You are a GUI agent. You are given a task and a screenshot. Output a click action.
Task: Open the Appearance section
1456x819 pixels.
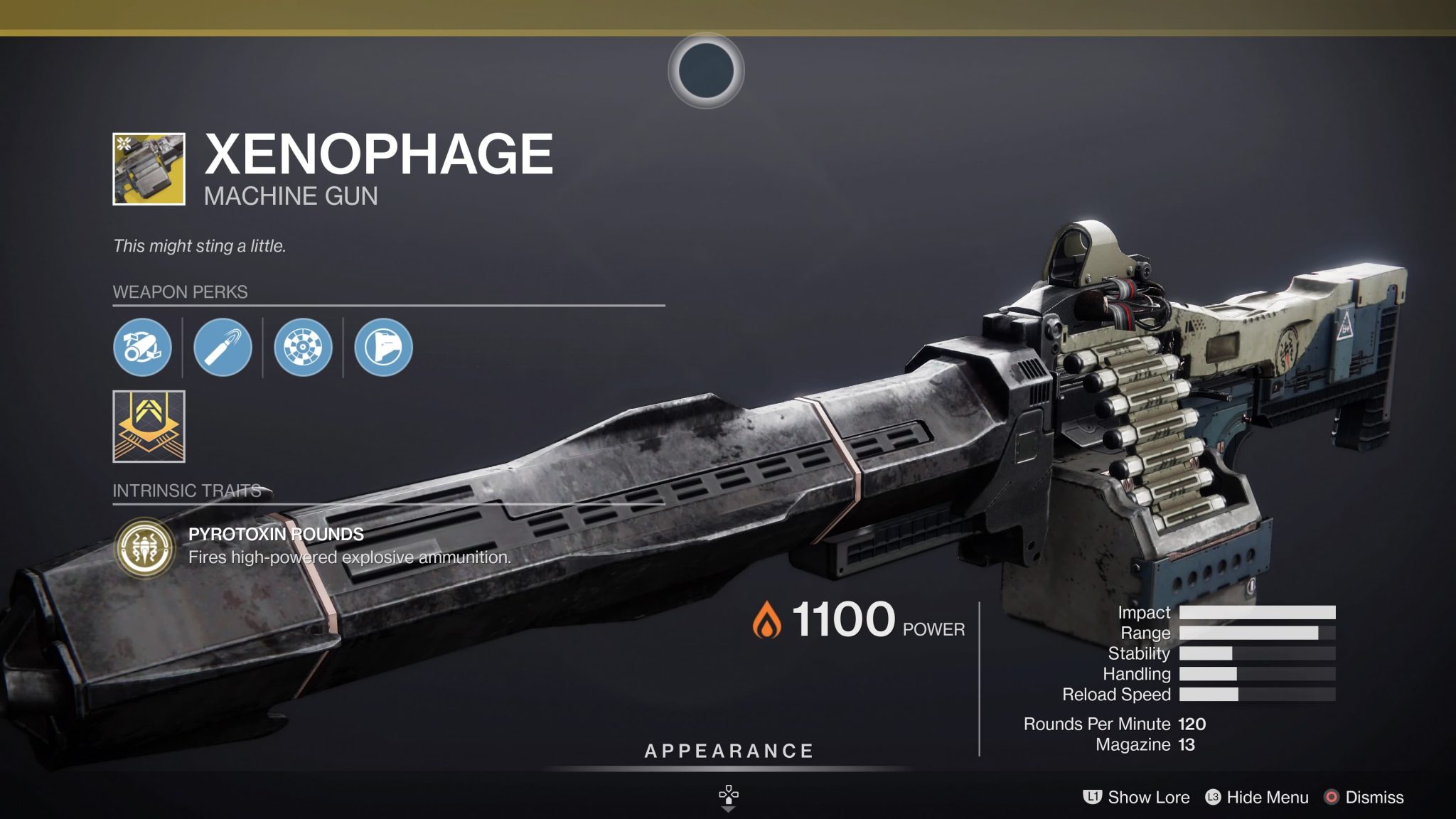(x=729, y=751)
